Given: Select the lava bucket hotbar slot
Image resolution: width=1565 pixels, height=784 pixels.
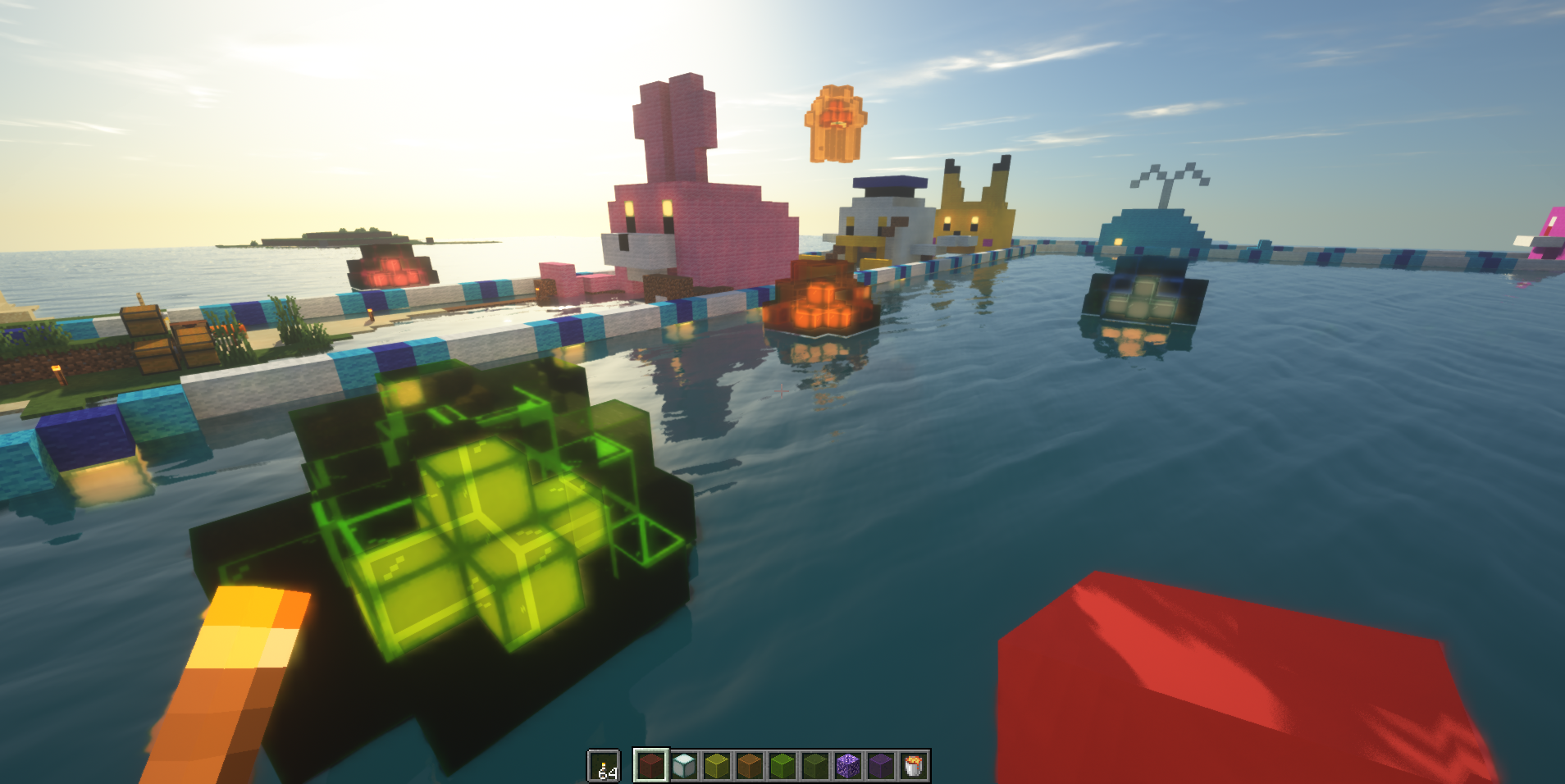Looking at the screenshot, I should [x=914, y=766].
